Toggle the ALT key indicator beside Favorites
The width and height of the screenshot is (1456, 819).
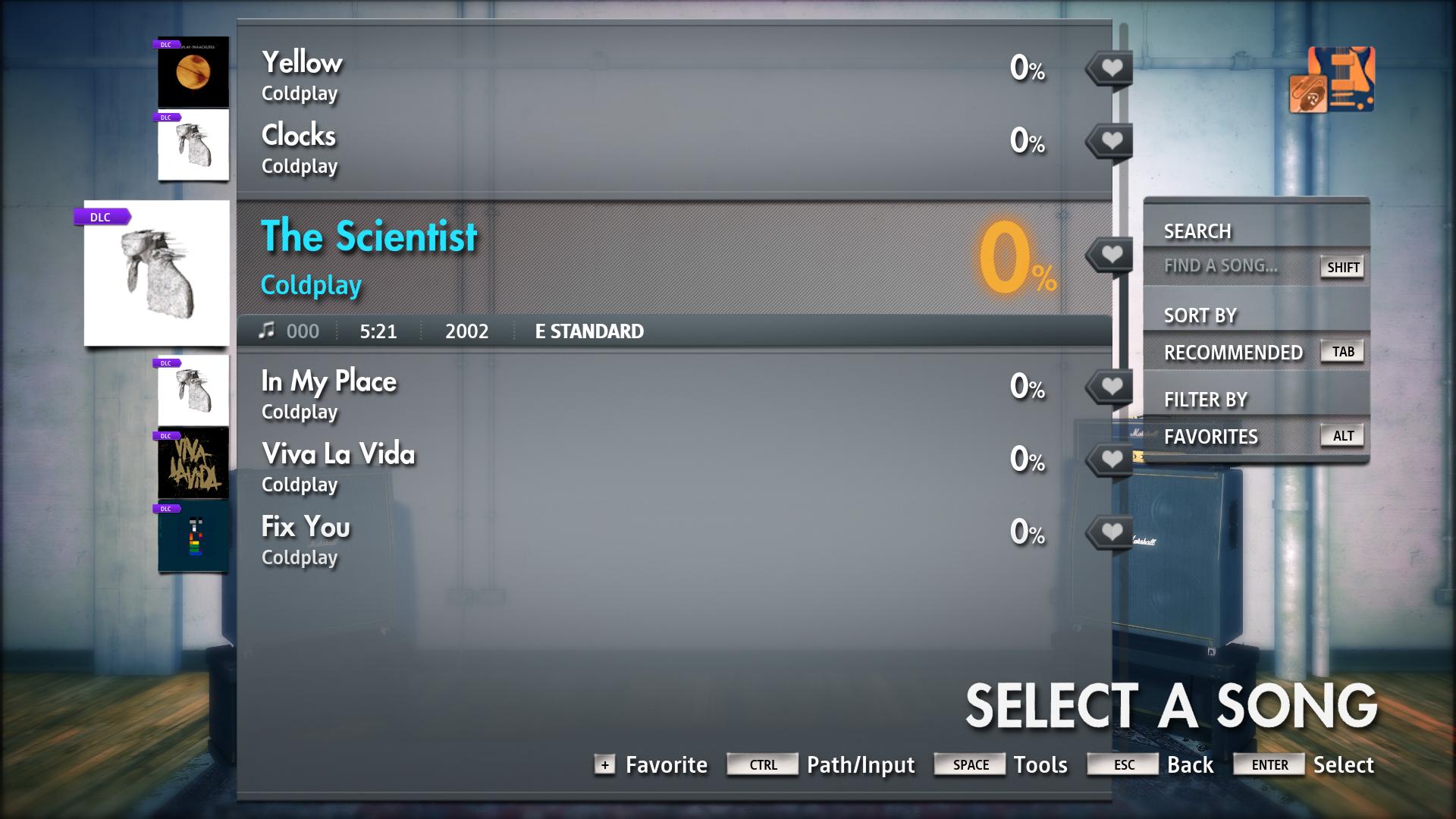tap(1341, 435)
